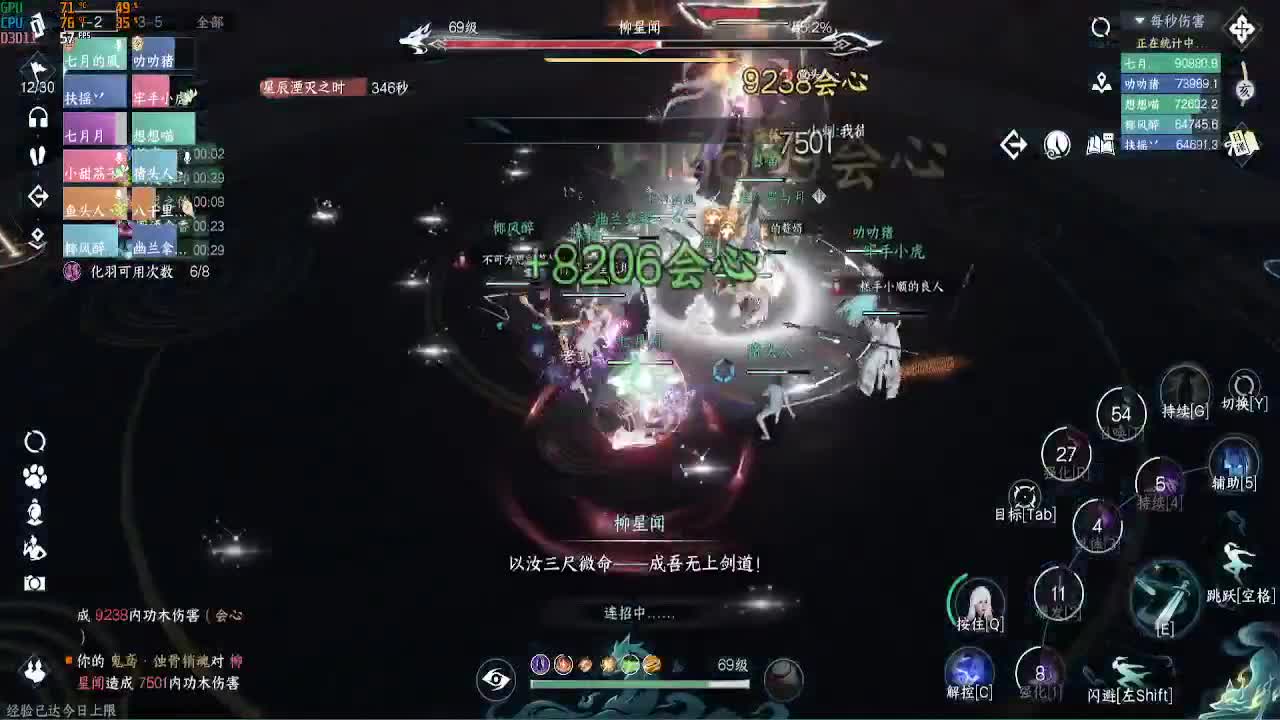Screen dimensions: 1280x720
Task: Click the 解控[C] skill icon
Action: tap(968, 667)
